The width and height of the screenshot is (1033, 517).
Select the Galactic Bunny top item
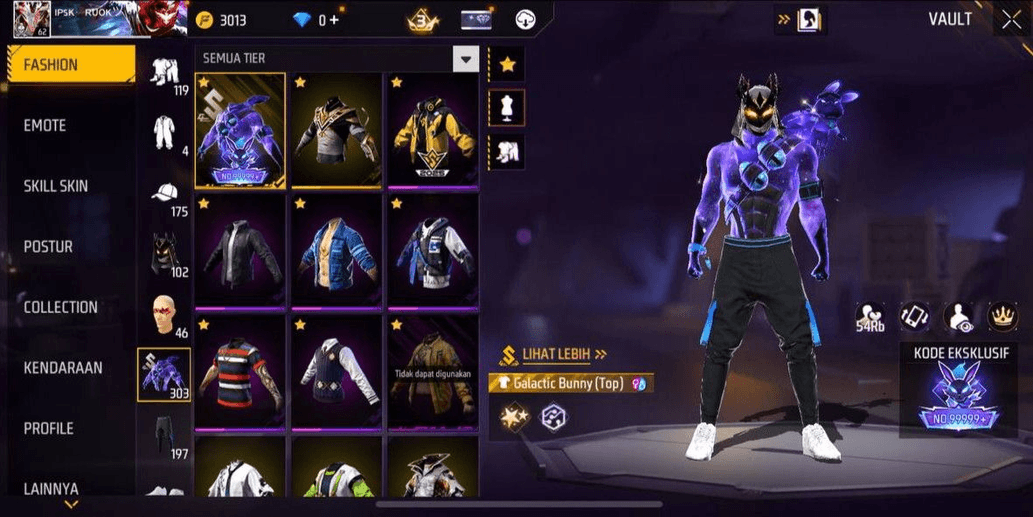coord(240,130)
